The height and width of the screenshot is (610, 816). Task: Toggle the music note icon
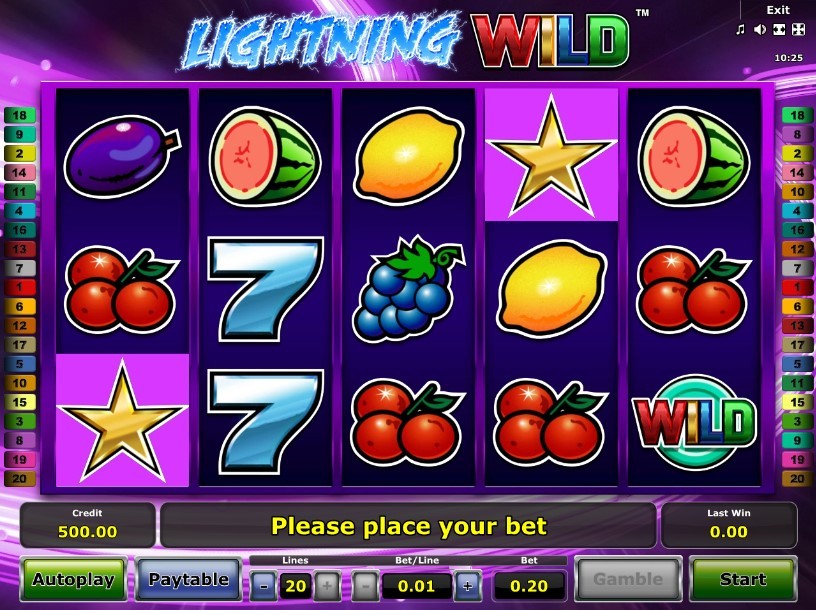741,30
